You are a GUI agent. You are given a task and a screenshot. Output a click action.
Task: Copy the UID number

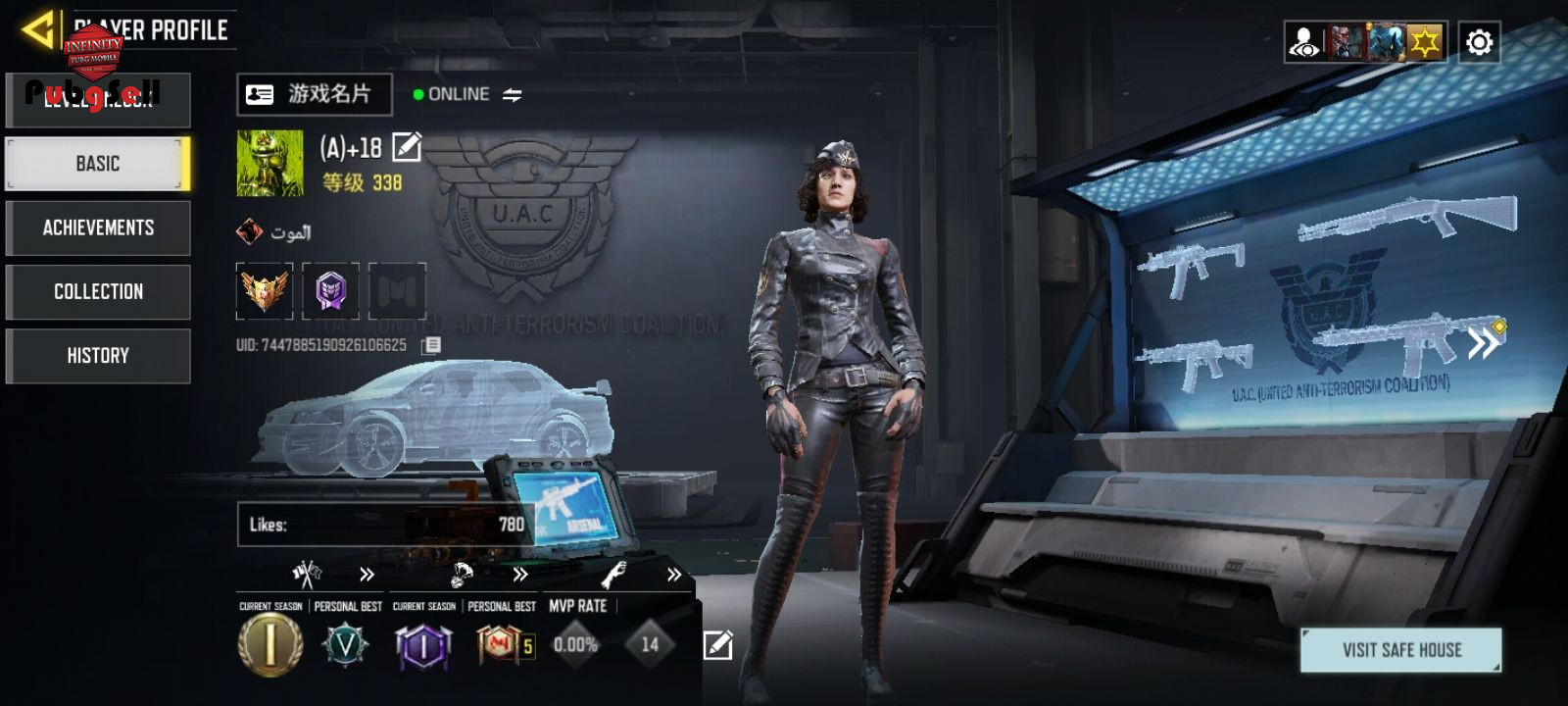[431, 345]
